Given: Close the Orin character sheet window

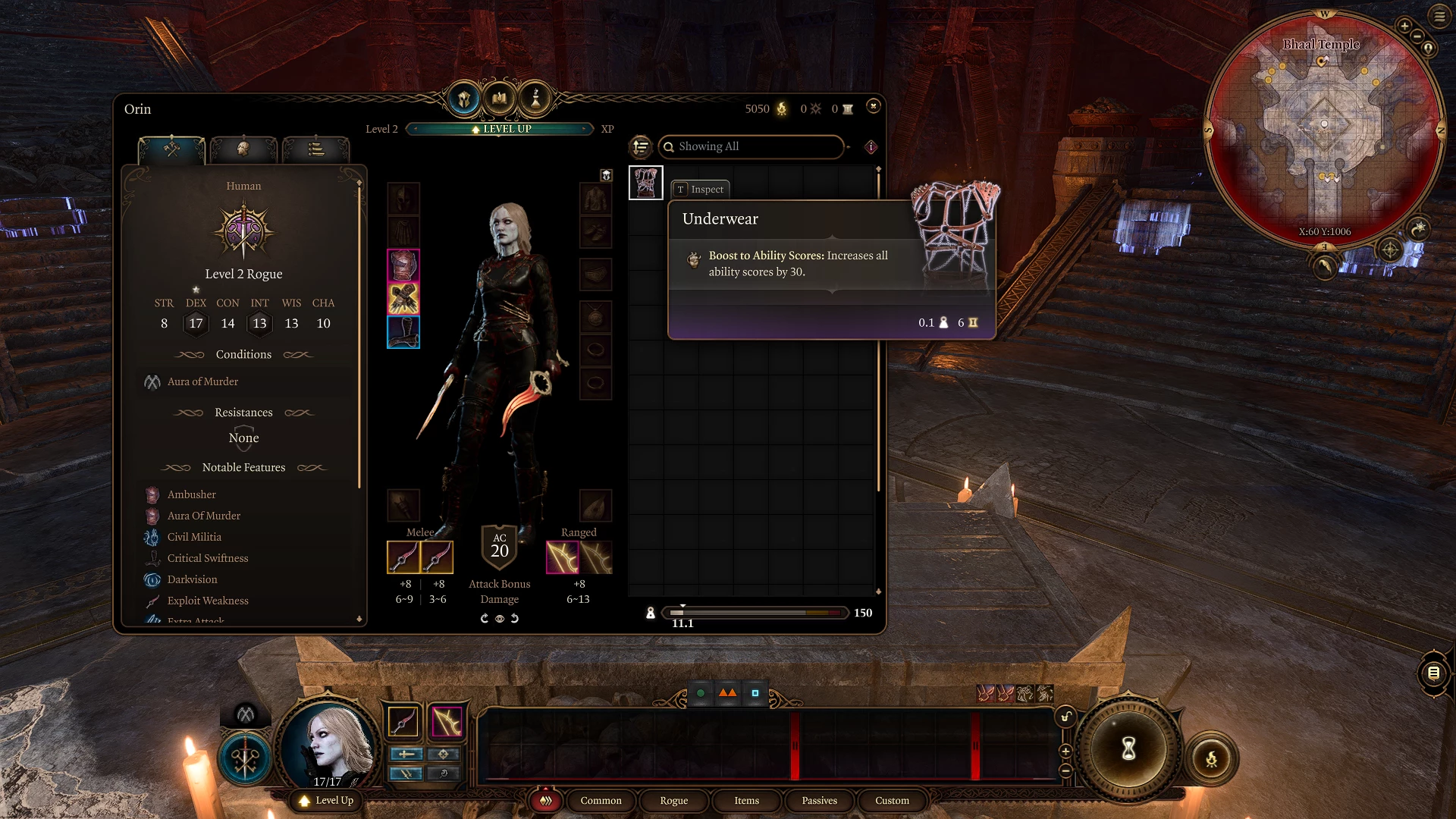Looking at the screenshot, I should coord(874,106).
